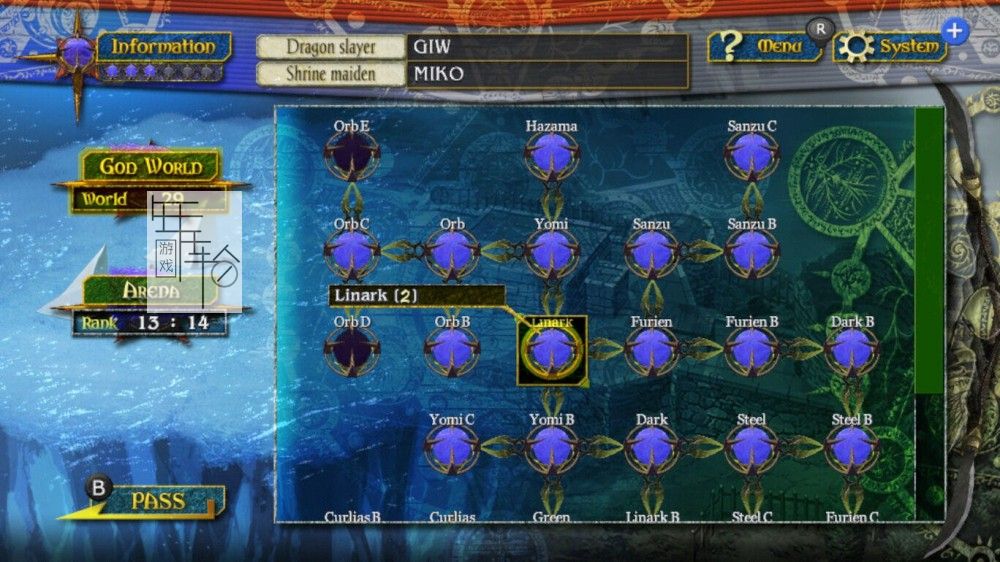Choose the Pass button
The width and height of the screenshot is (1000, 562).
click(157, 500)
